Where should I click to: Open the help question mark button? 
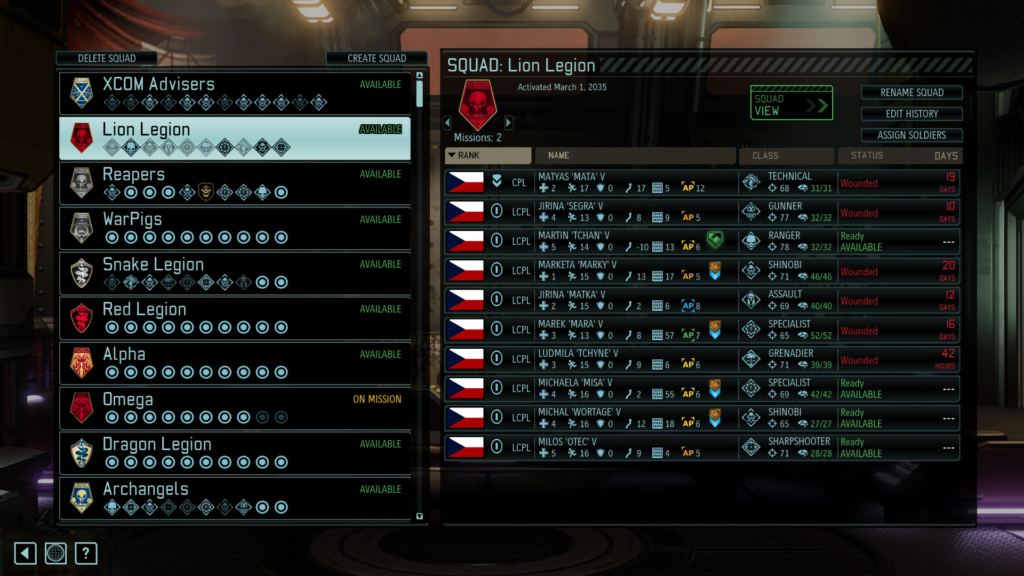(x=87, y=553)
